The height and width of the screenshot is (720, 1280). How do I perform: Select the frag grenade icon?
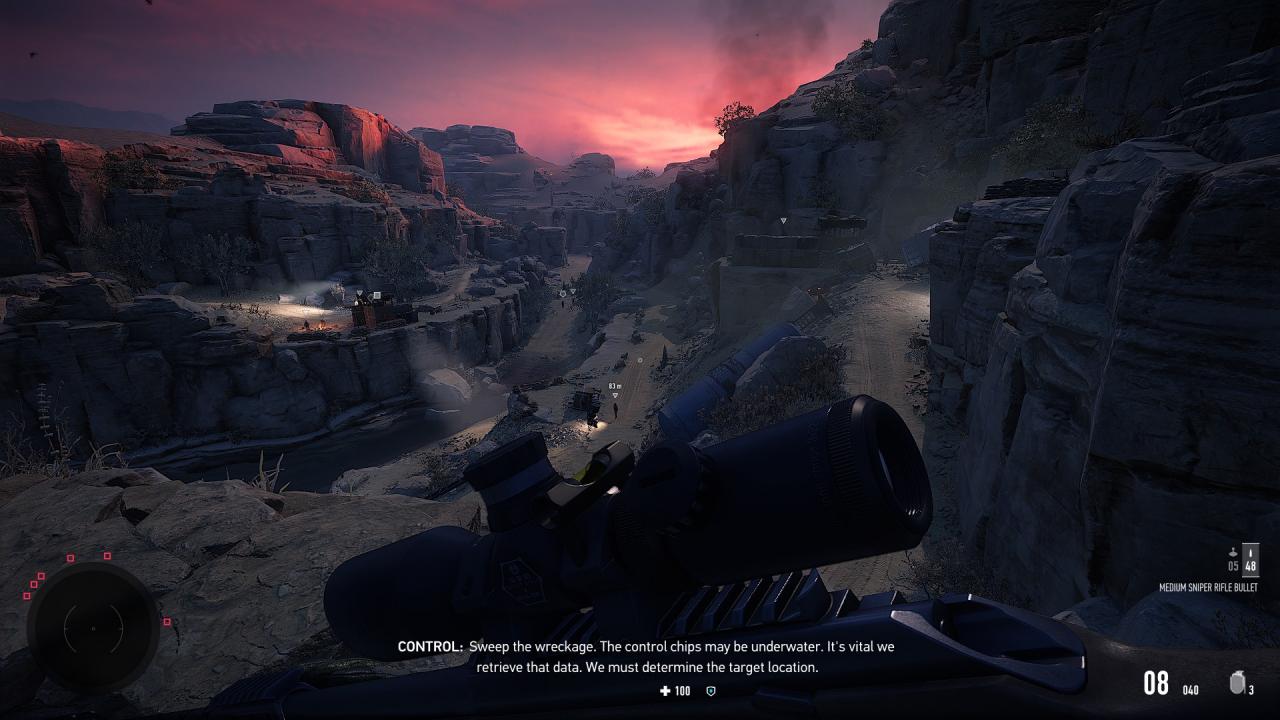click(x=1237, y=684)
